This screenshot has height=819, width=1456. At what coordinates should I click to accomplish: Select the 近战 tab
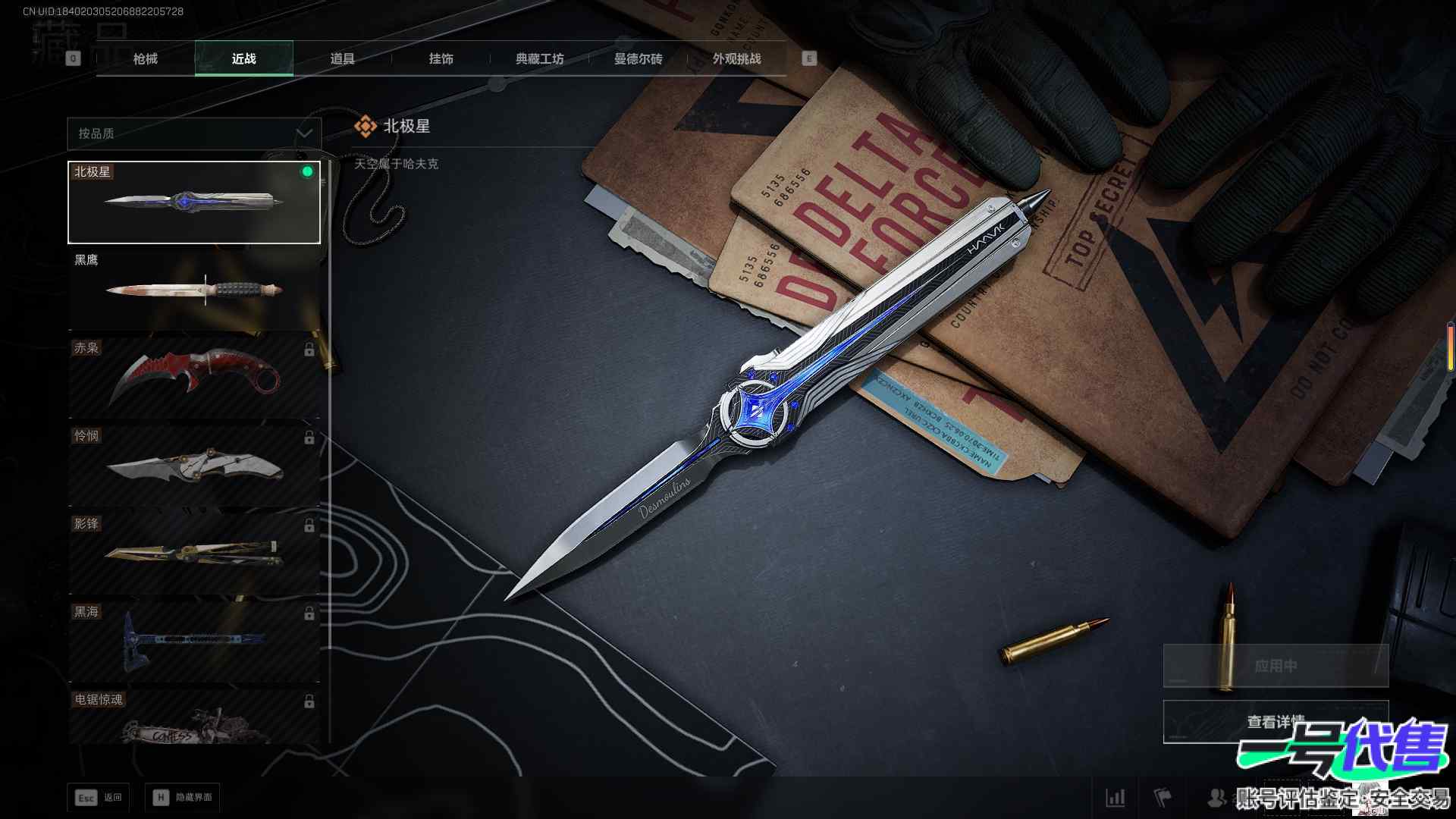click(244, 59)
